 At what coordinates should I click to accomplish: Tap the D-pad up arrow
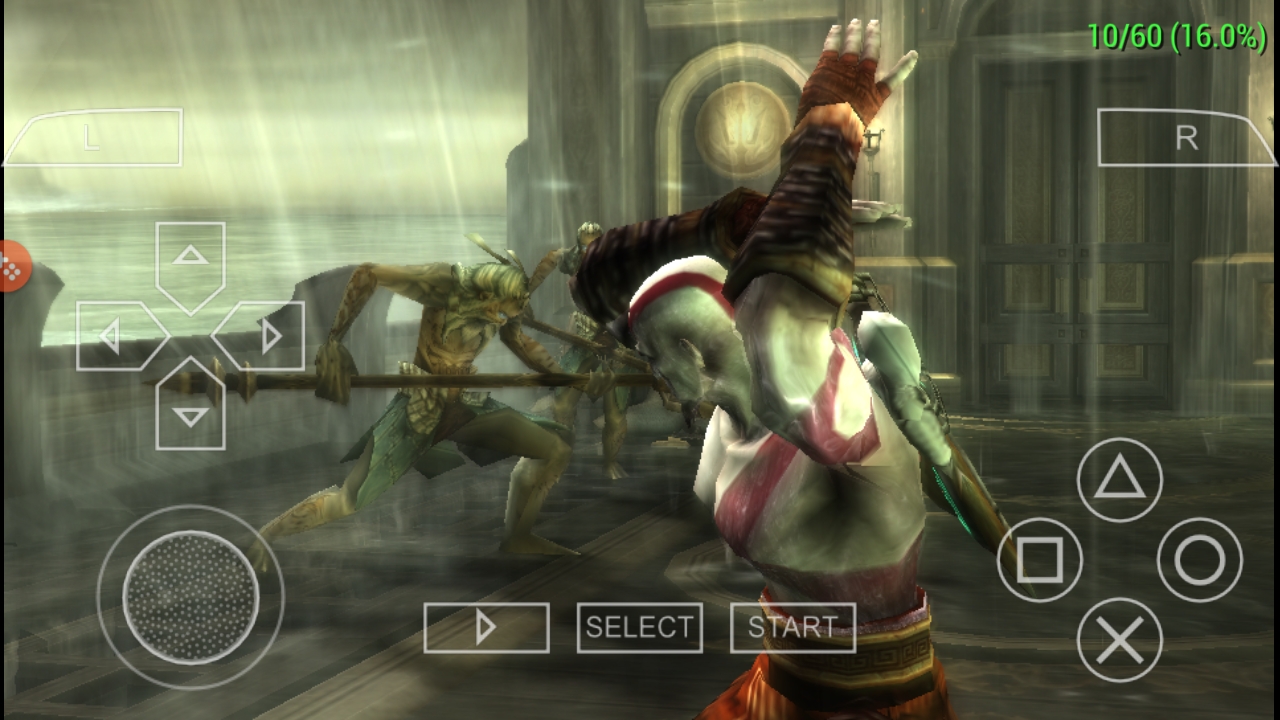click(x=190, y=262)
